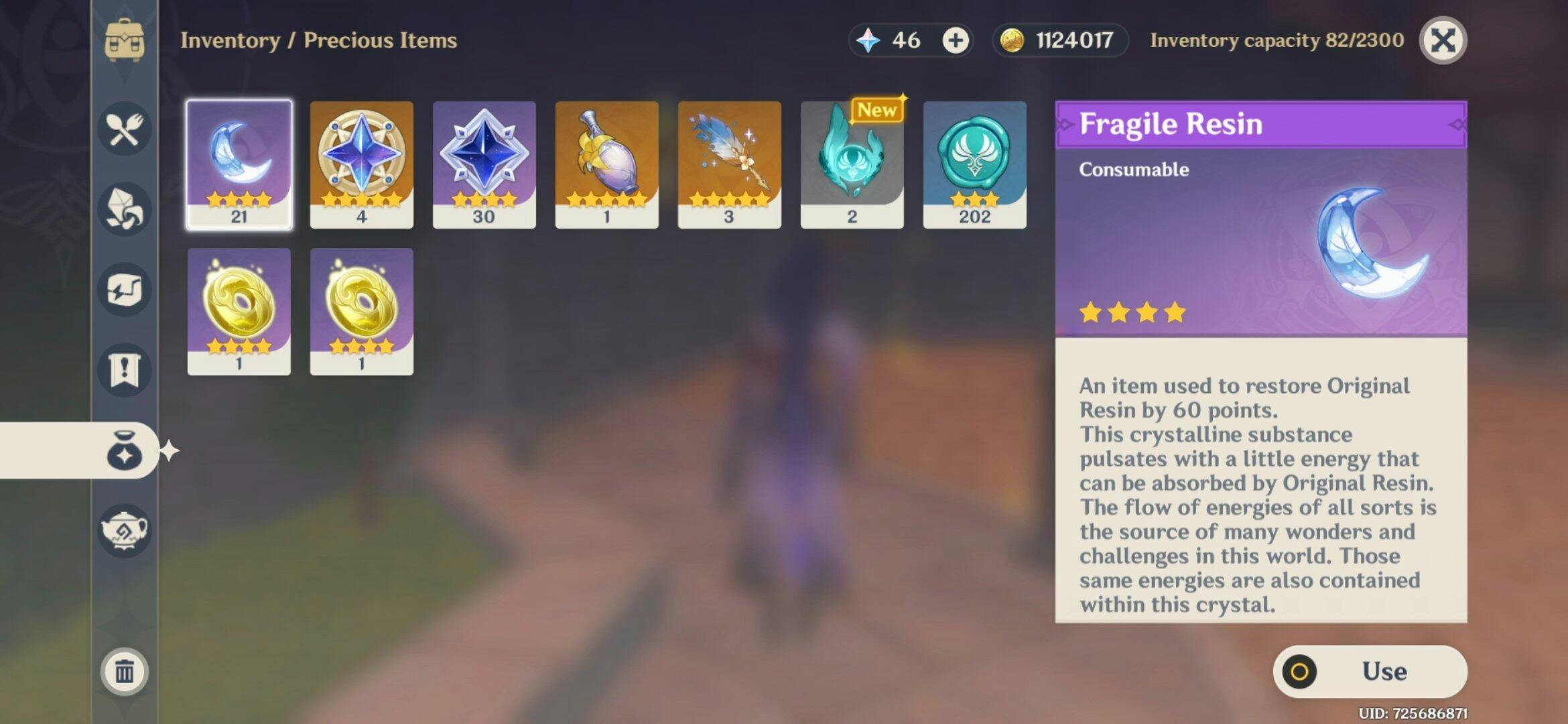This screenshot has width=1568, height=724.
Task: Open the item marked New
Action: (852, 164)
